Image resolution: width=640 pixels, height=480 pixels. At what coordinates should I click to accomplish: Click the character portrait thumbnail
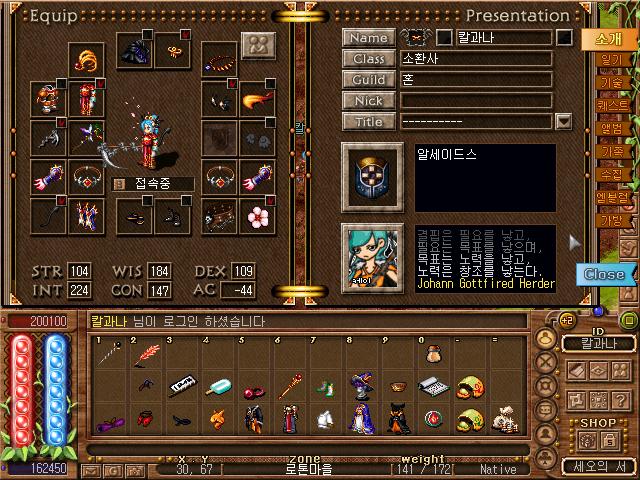coord(372,256)
